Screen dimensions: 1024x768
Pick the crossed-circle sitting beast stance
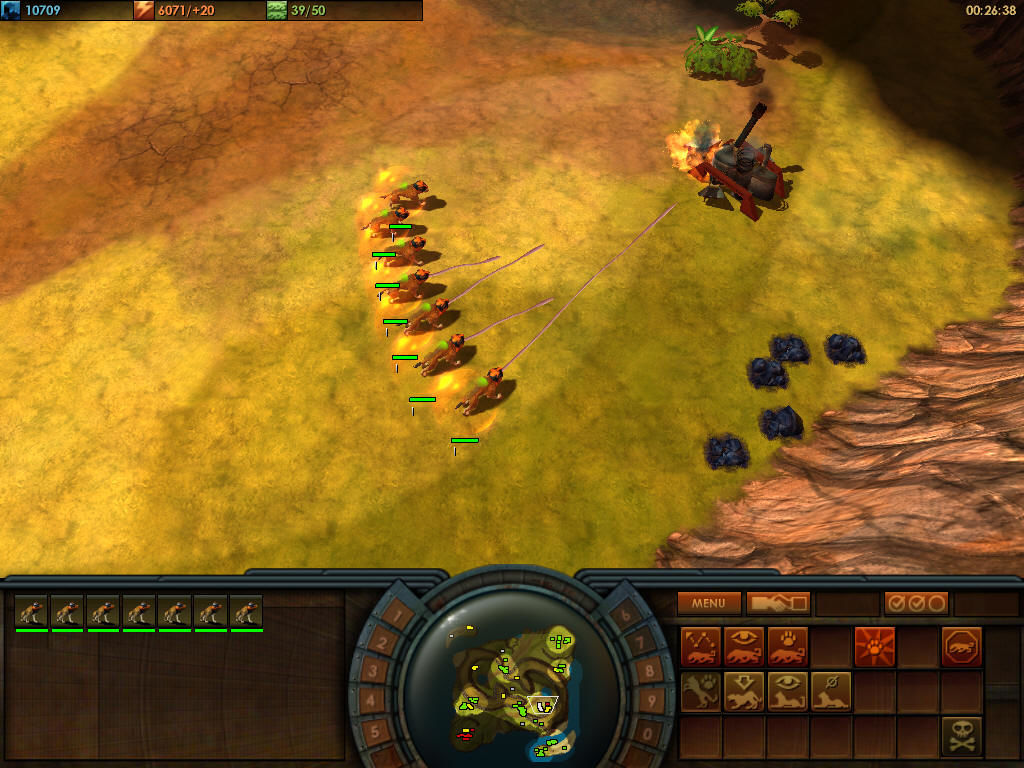tap(830, 691)
